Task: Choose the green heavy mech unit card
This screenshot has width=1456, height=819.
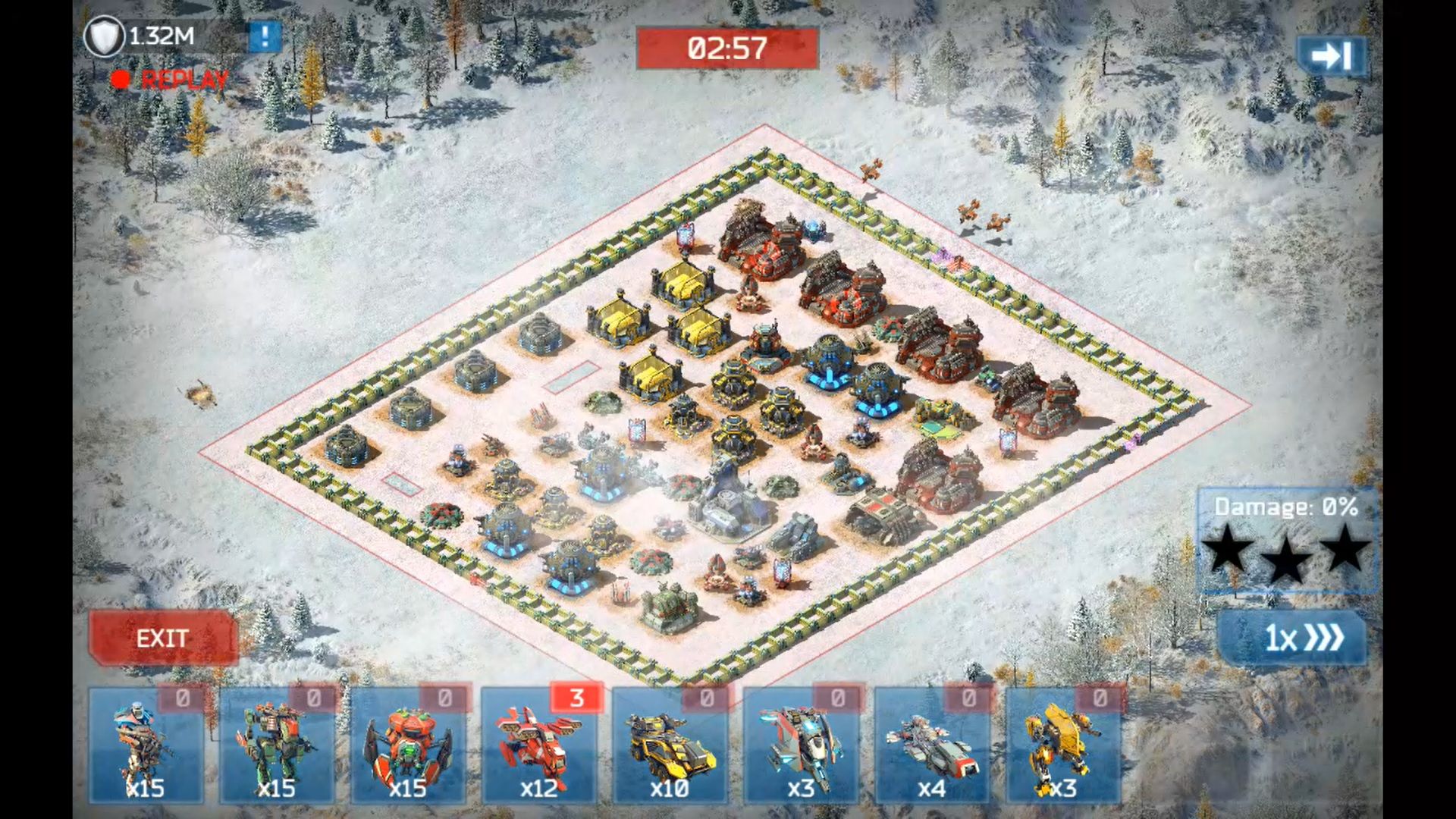Action: click(x=277, y=746)
